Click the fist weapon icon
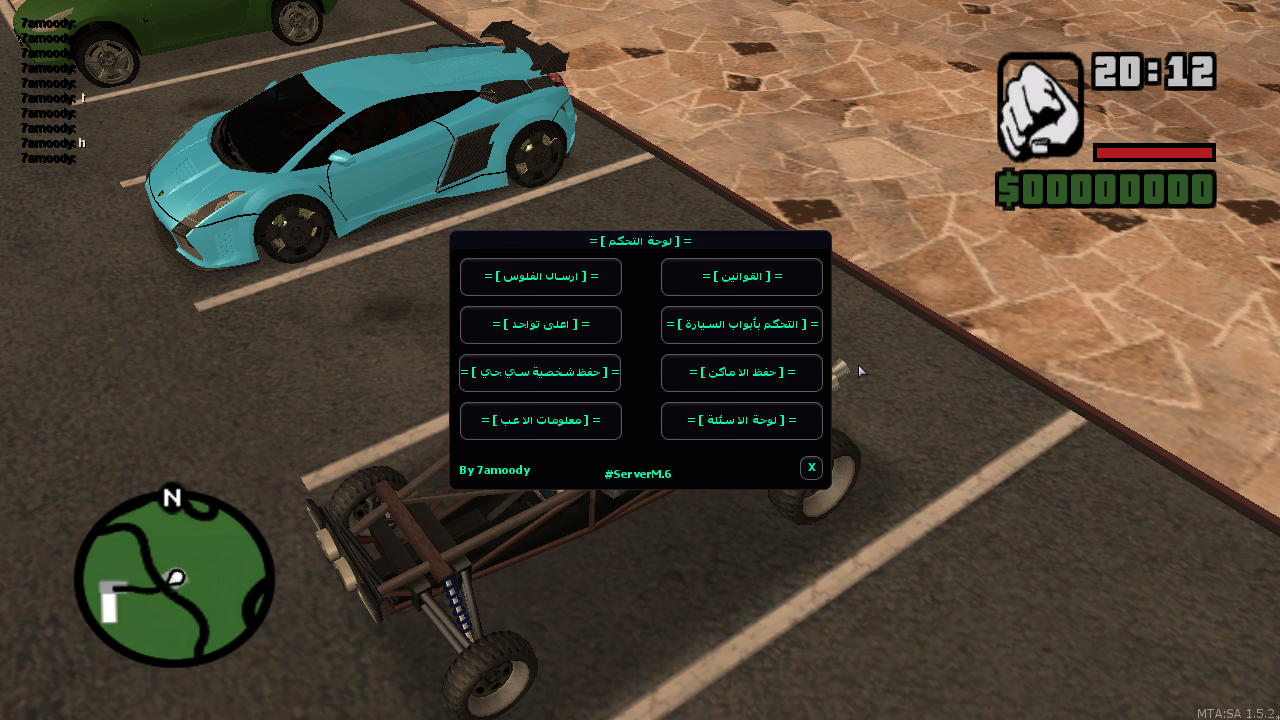Viewport: 1280px width, 720px height. coord(1040,106)
